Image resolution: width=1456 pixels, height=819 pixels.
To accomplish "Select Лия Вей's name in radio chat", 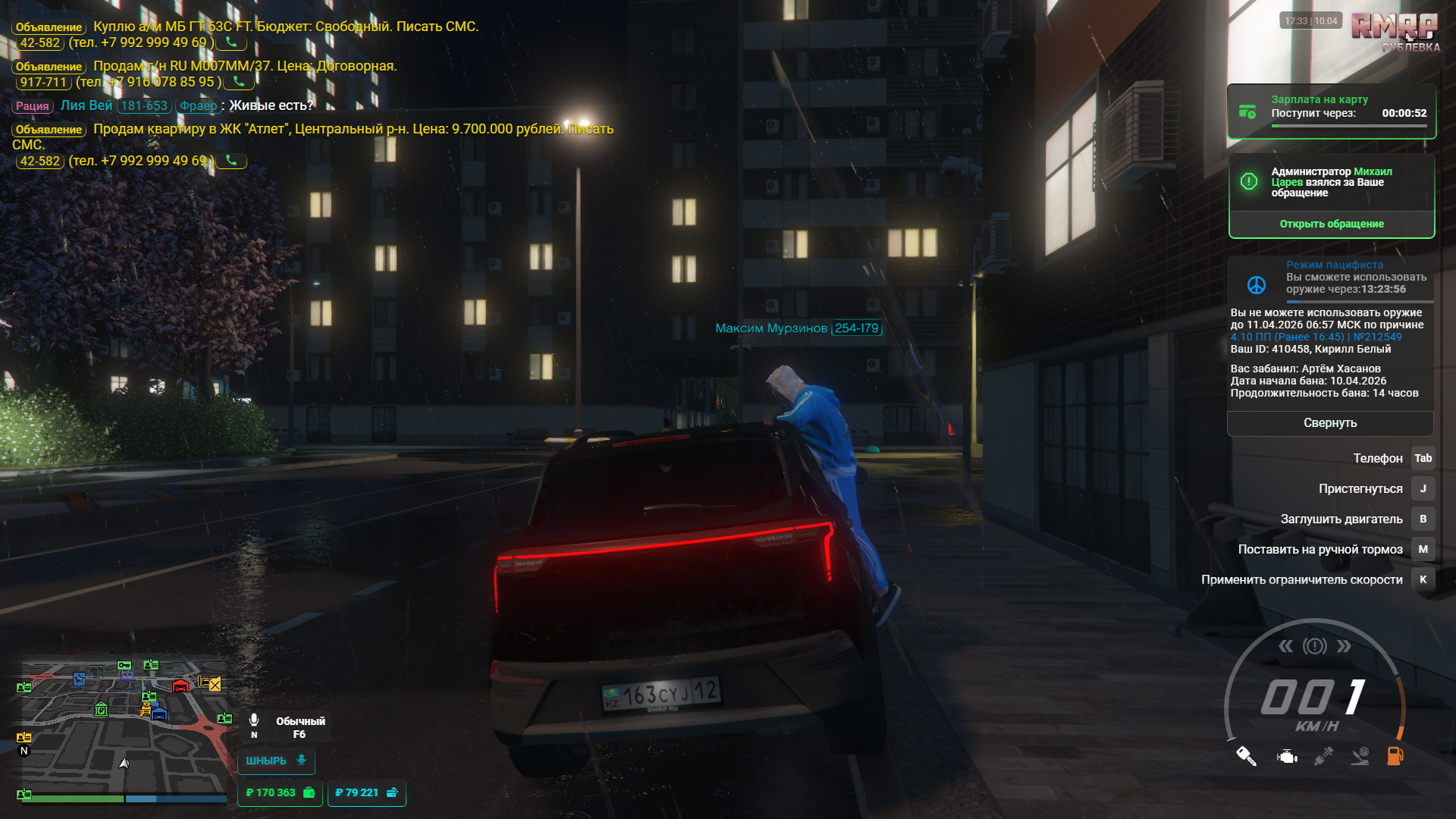I will click(86, 105).
